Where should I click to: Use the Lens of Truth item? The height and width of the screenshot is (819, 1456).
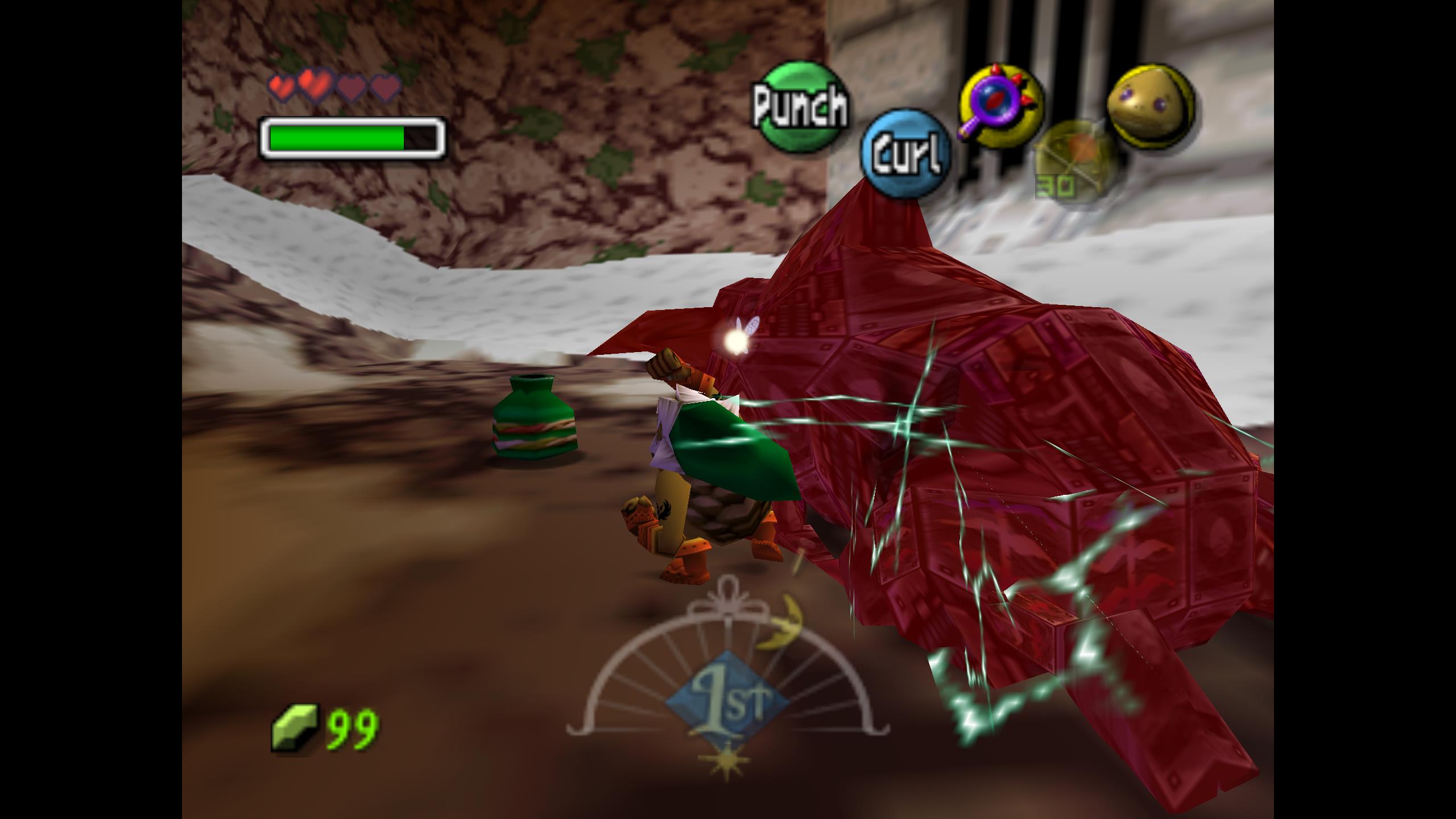coord(1002,106)
